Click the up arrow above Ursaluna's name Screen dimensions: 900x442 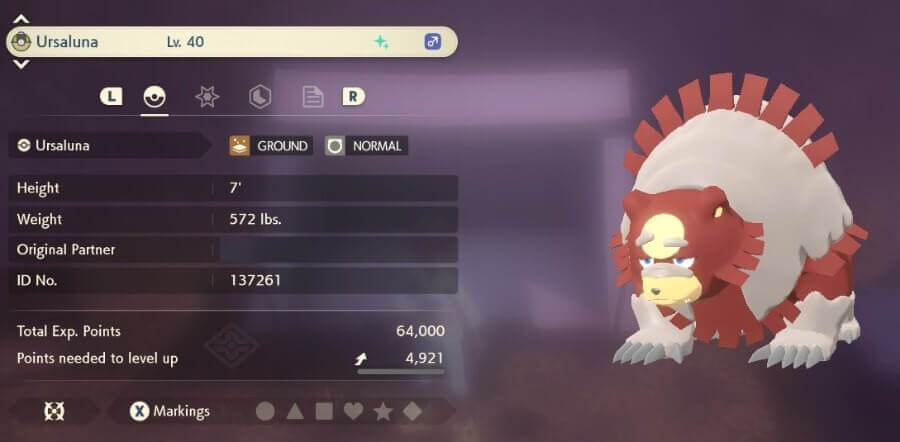(21, 19)
